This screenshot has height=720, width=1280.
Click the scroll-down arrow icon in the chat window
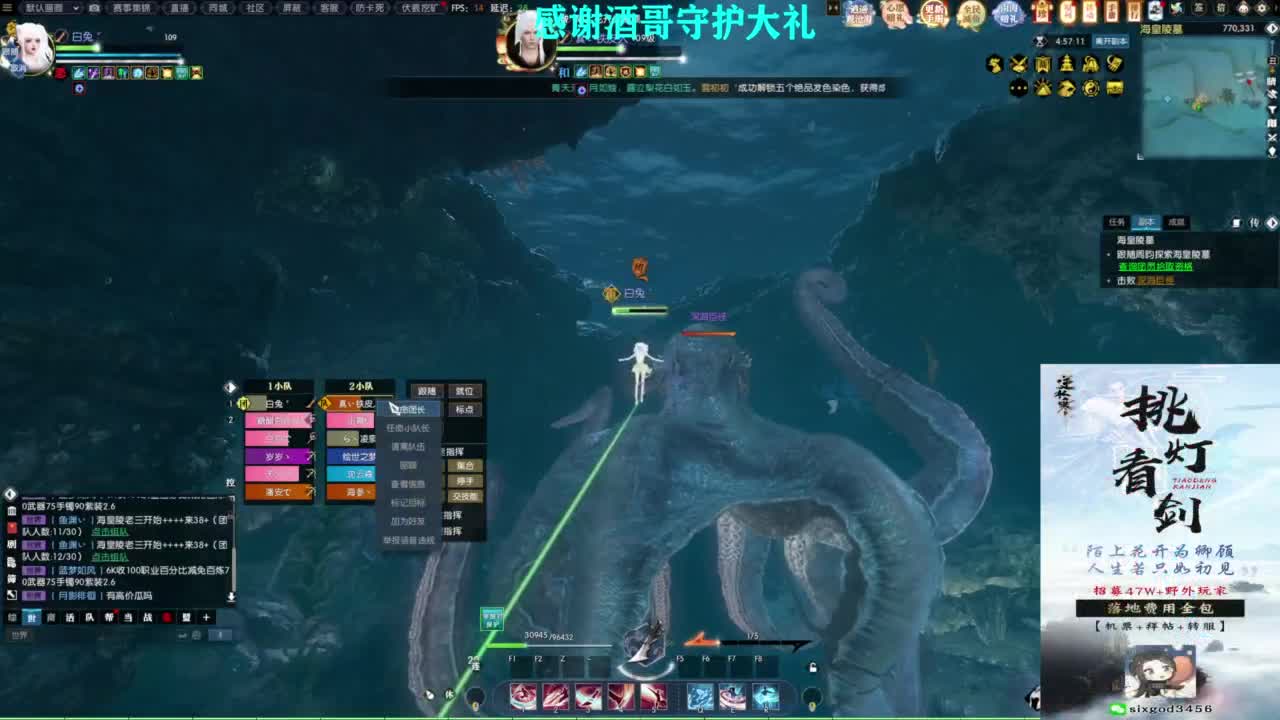[231, 597]
